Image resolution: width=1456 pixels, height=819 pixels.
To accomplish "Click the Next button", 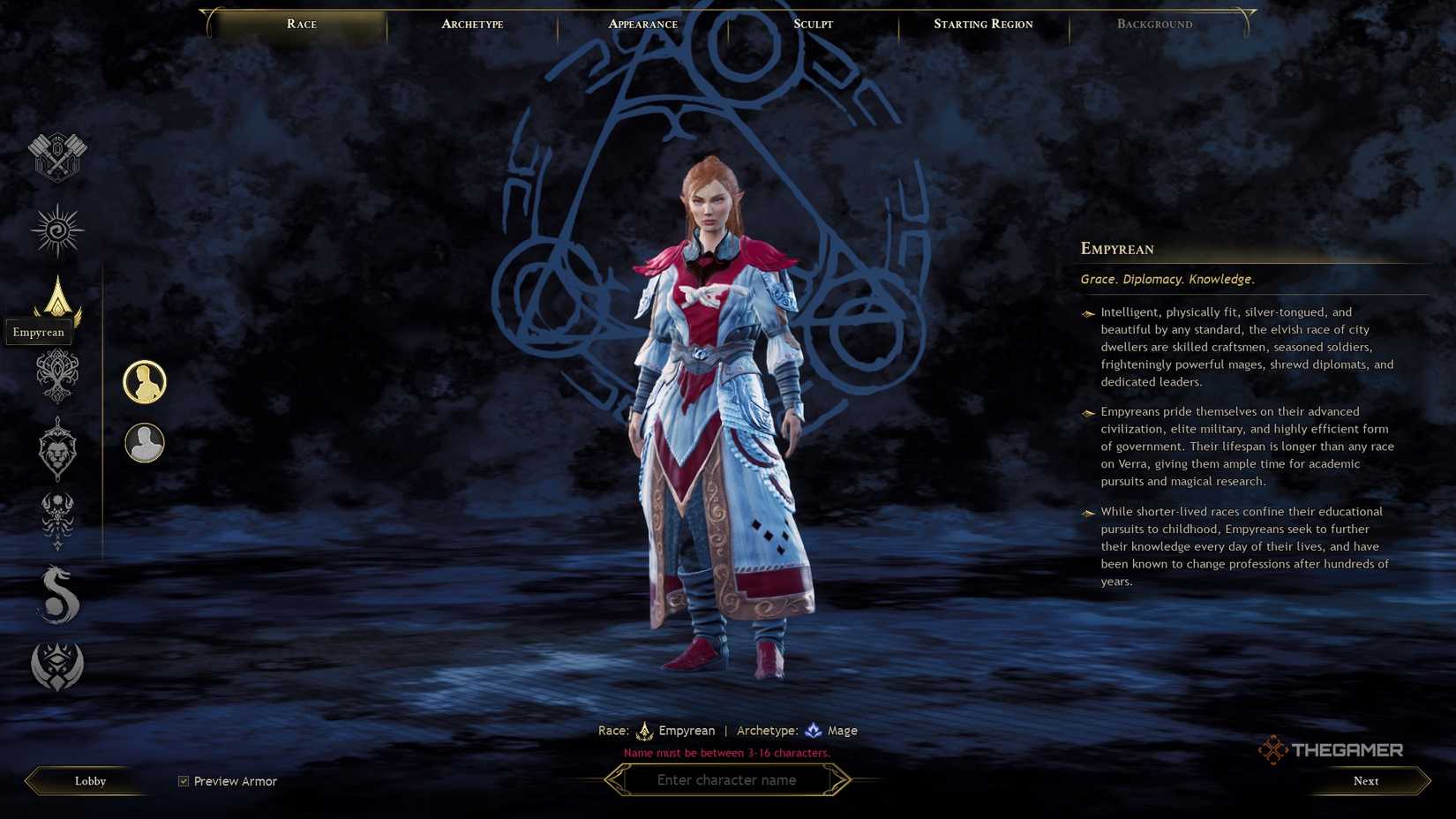I will pos(1365,781).
